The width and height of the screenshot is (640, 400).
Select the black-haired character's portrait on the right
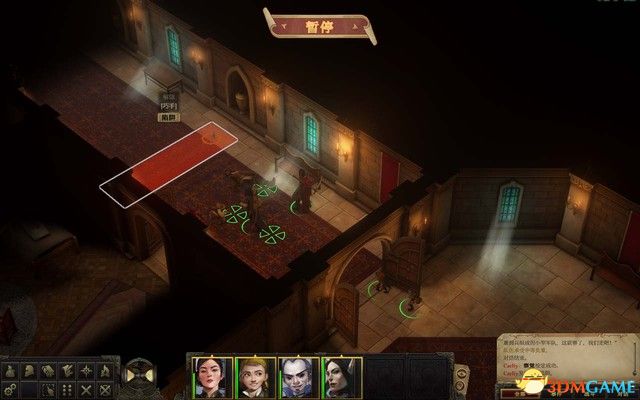click(338, 374)
